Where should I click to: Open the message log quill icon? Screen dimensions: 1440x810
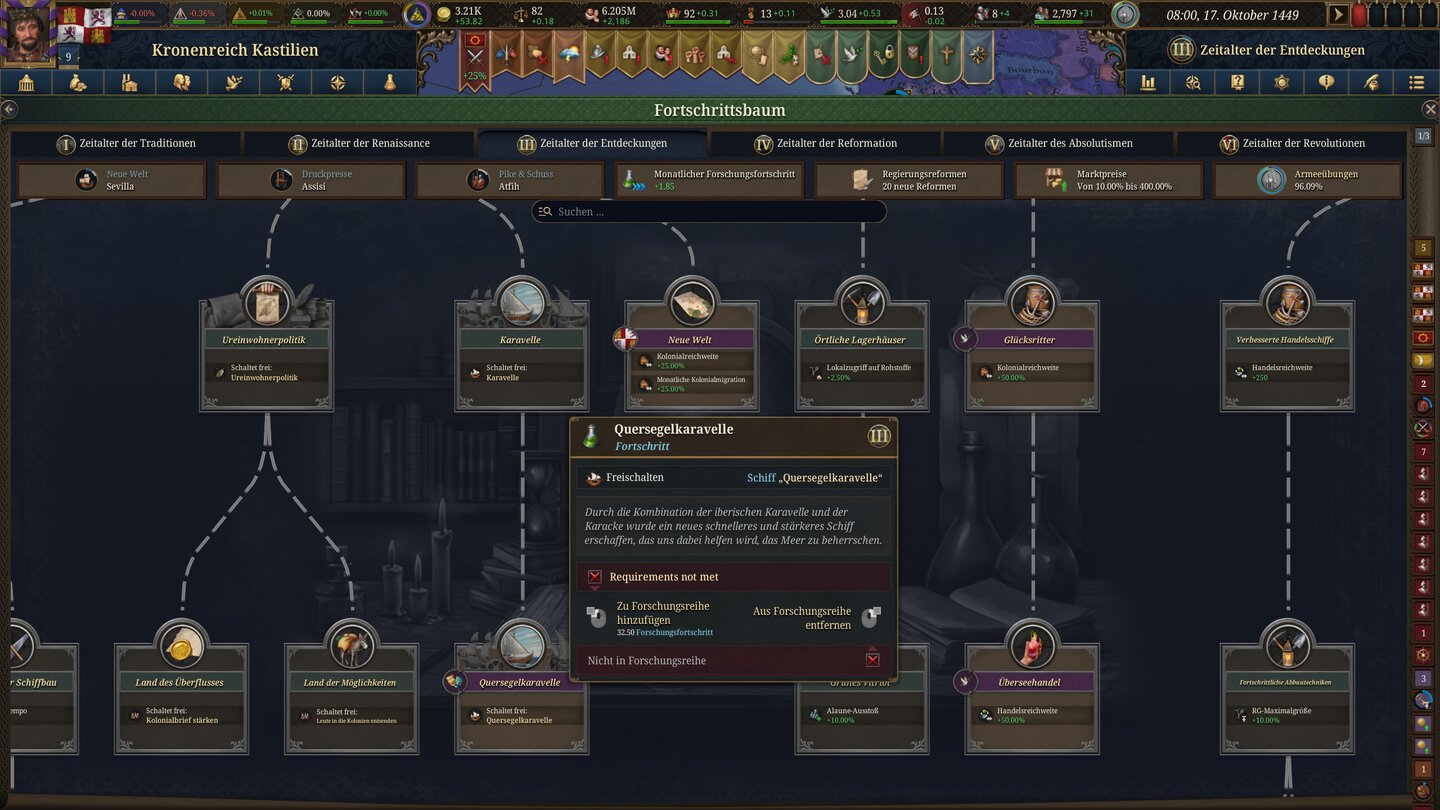pos(1372,83)
